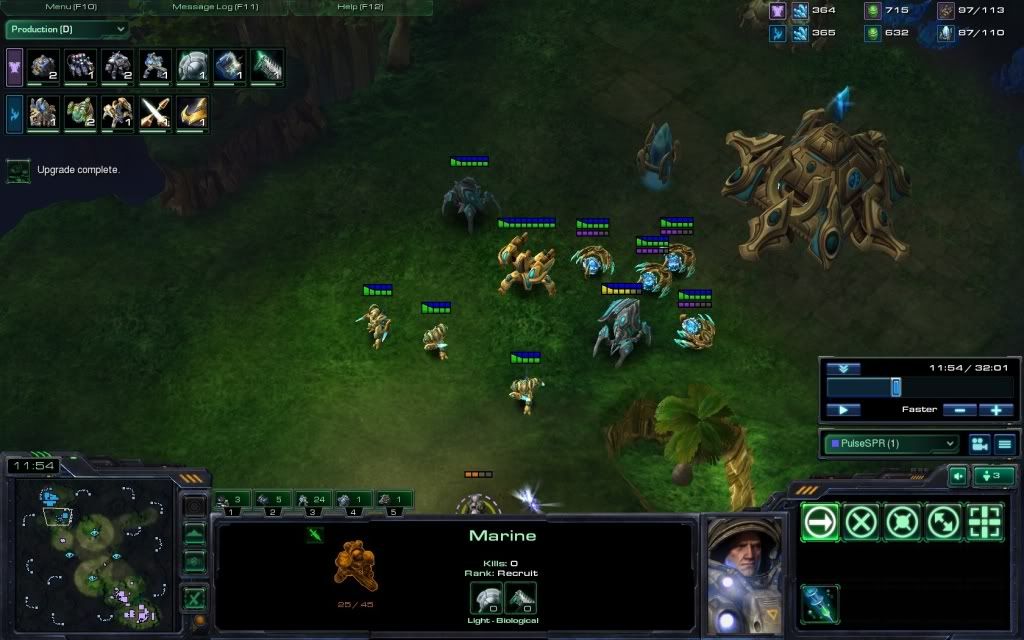Use the Stimpack ability
This screenshot has width=1024, height=640.
coord(820,603)
